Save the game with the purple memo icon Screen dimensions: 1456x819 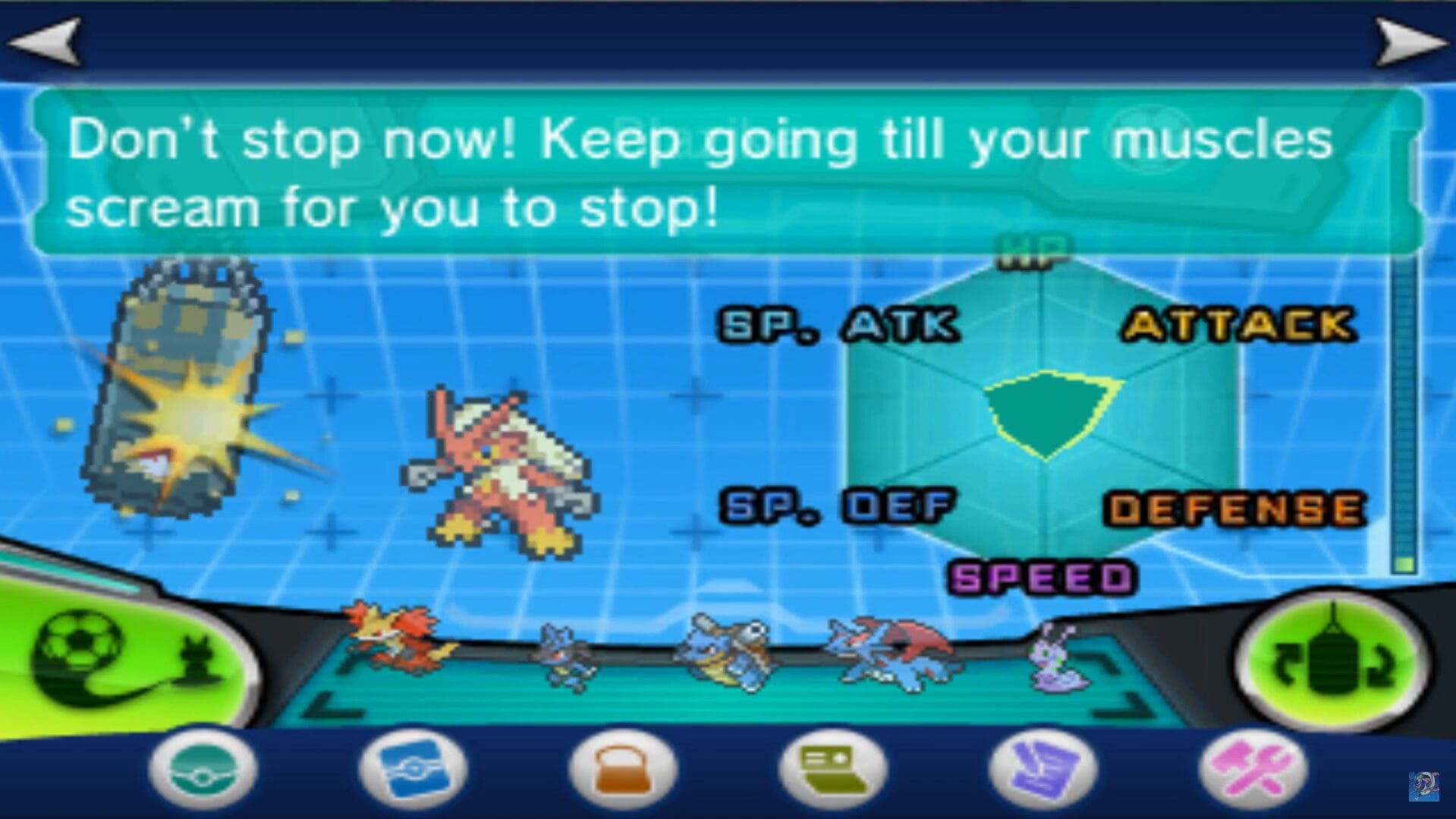click(x=1043, y=769)
